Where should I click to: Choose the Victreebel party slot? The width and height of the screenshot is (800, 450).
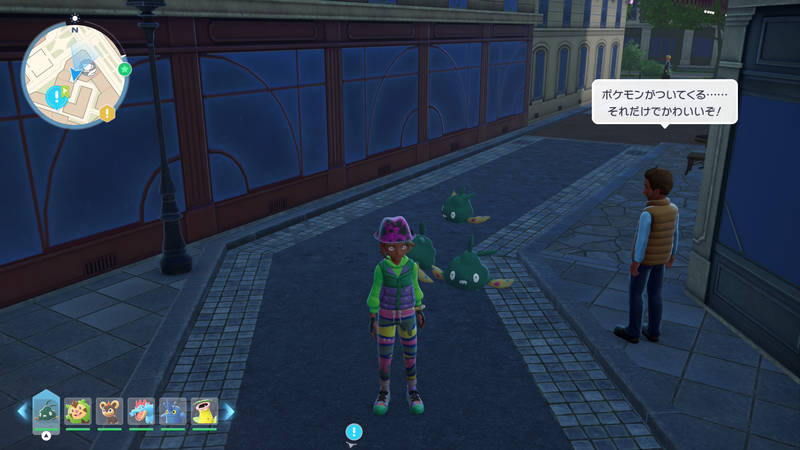204,411
